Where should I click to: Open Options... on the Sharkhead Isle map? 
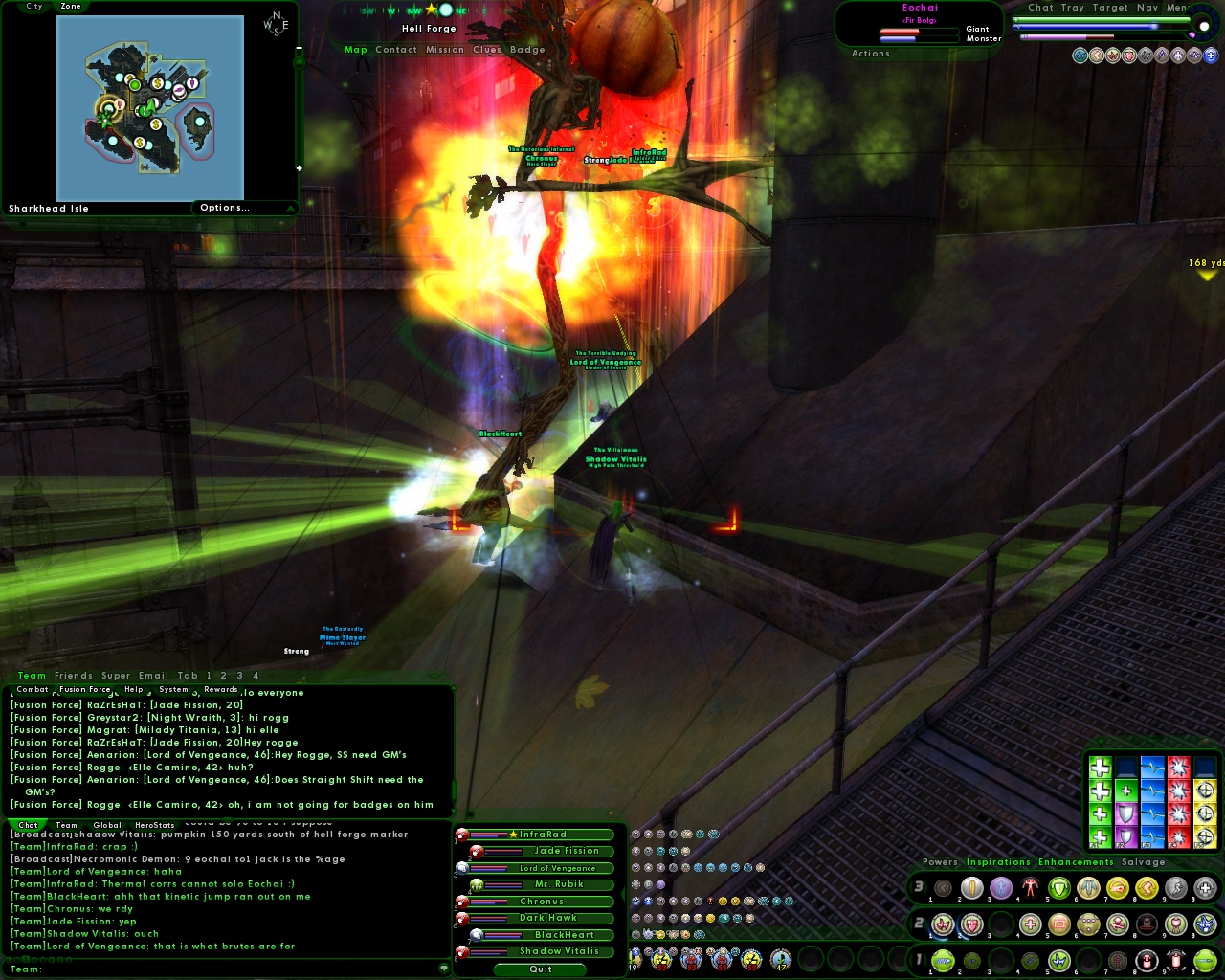pyautogui.click(x=225, y=208)
